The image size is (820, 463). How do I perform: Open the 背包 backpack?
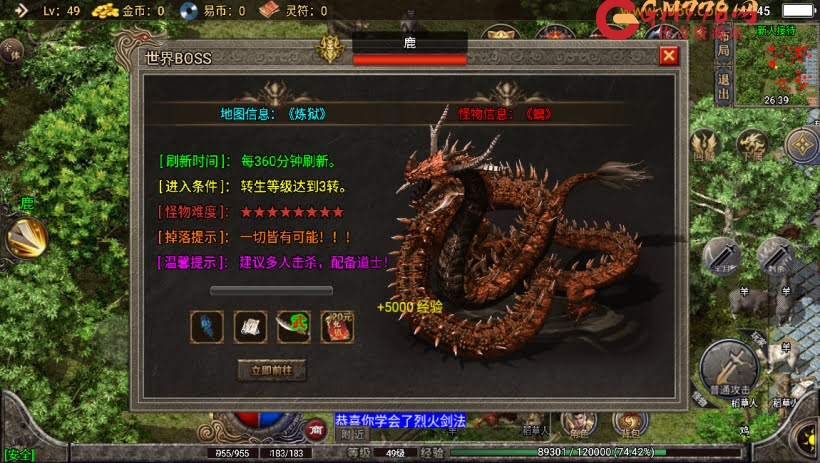tap(630, 425)
